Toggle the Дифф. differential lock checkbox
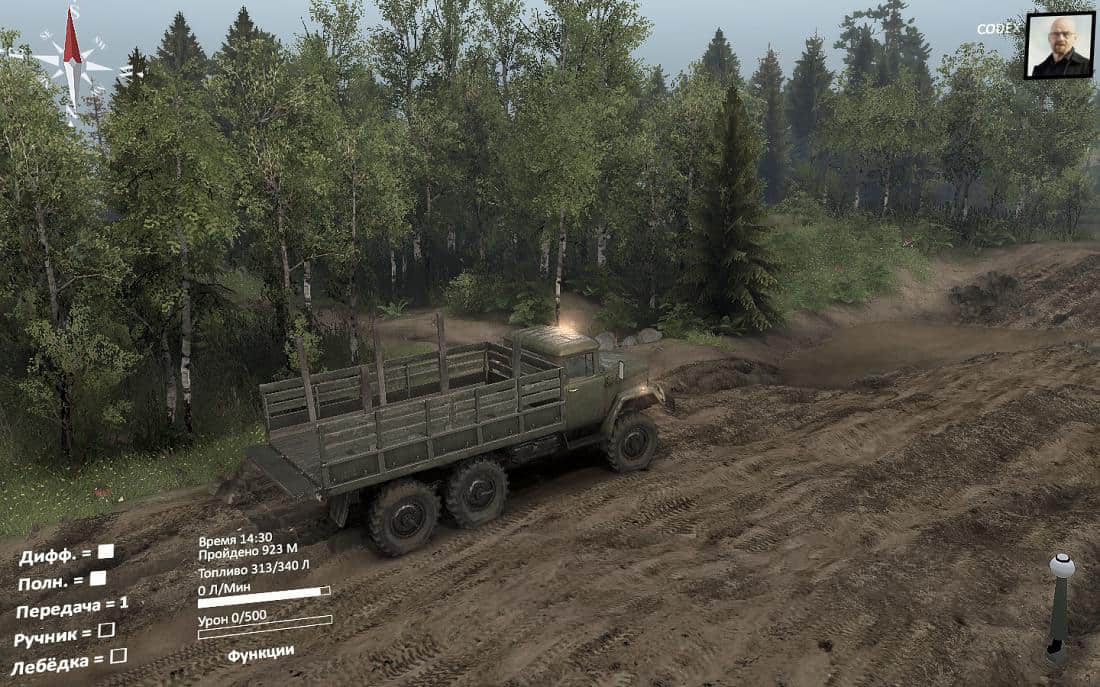Viewport: 1100px width, 687px height. point(105,551)
